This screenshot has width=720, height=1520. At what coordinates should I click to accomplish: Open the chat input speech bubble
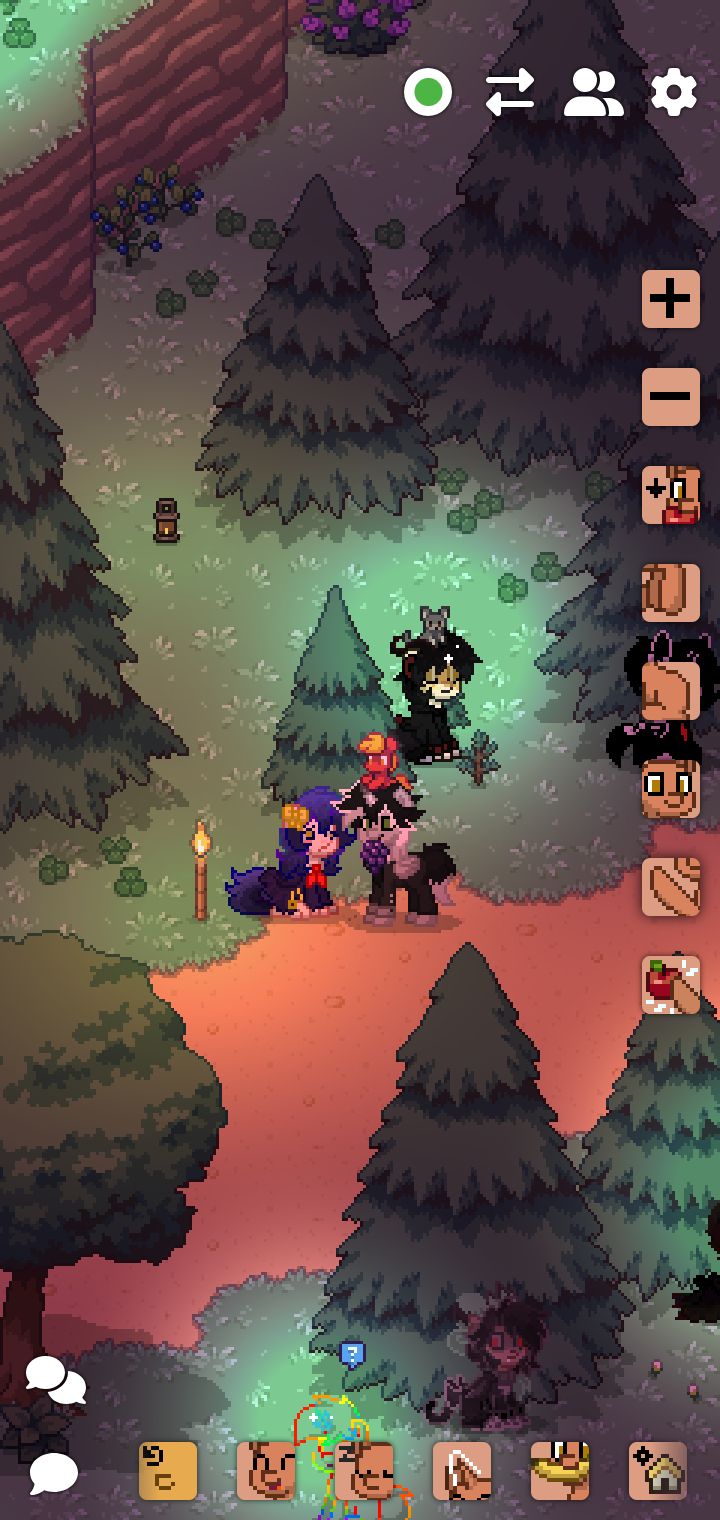(x=53, y=1473)
